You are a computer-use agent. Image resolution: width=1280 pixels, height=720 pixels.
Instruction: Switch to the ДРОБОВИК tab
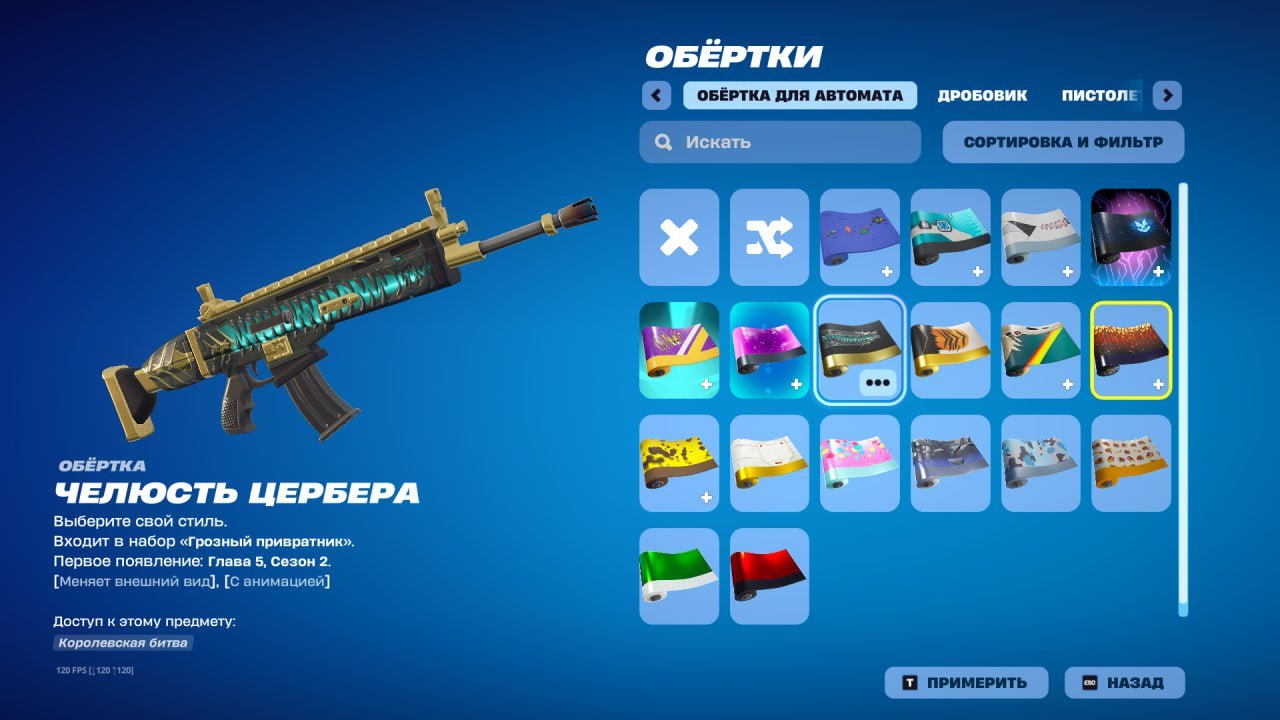981,95
